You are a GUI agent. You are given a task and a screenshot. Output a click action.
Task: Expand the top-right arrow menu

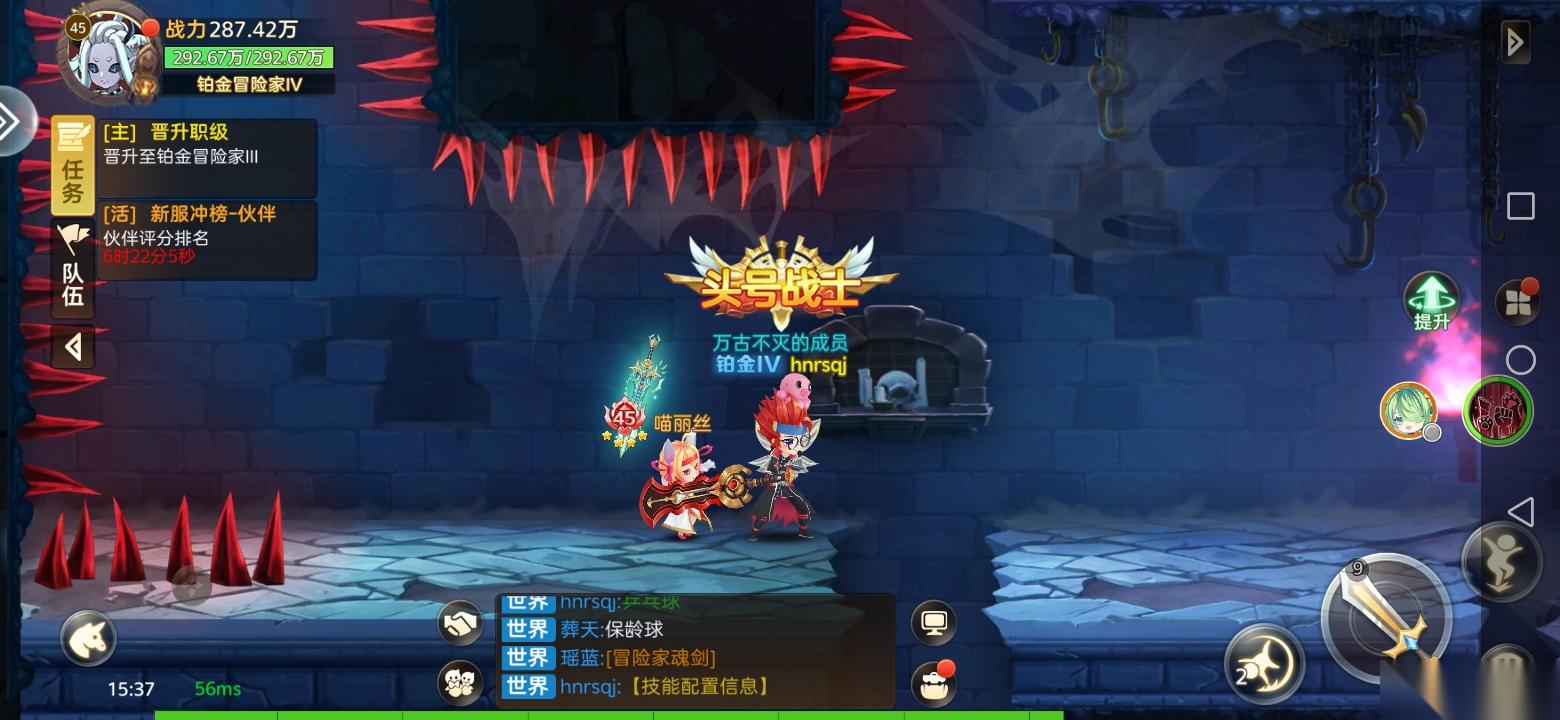pyautogui.click(x=1515, y=42)
